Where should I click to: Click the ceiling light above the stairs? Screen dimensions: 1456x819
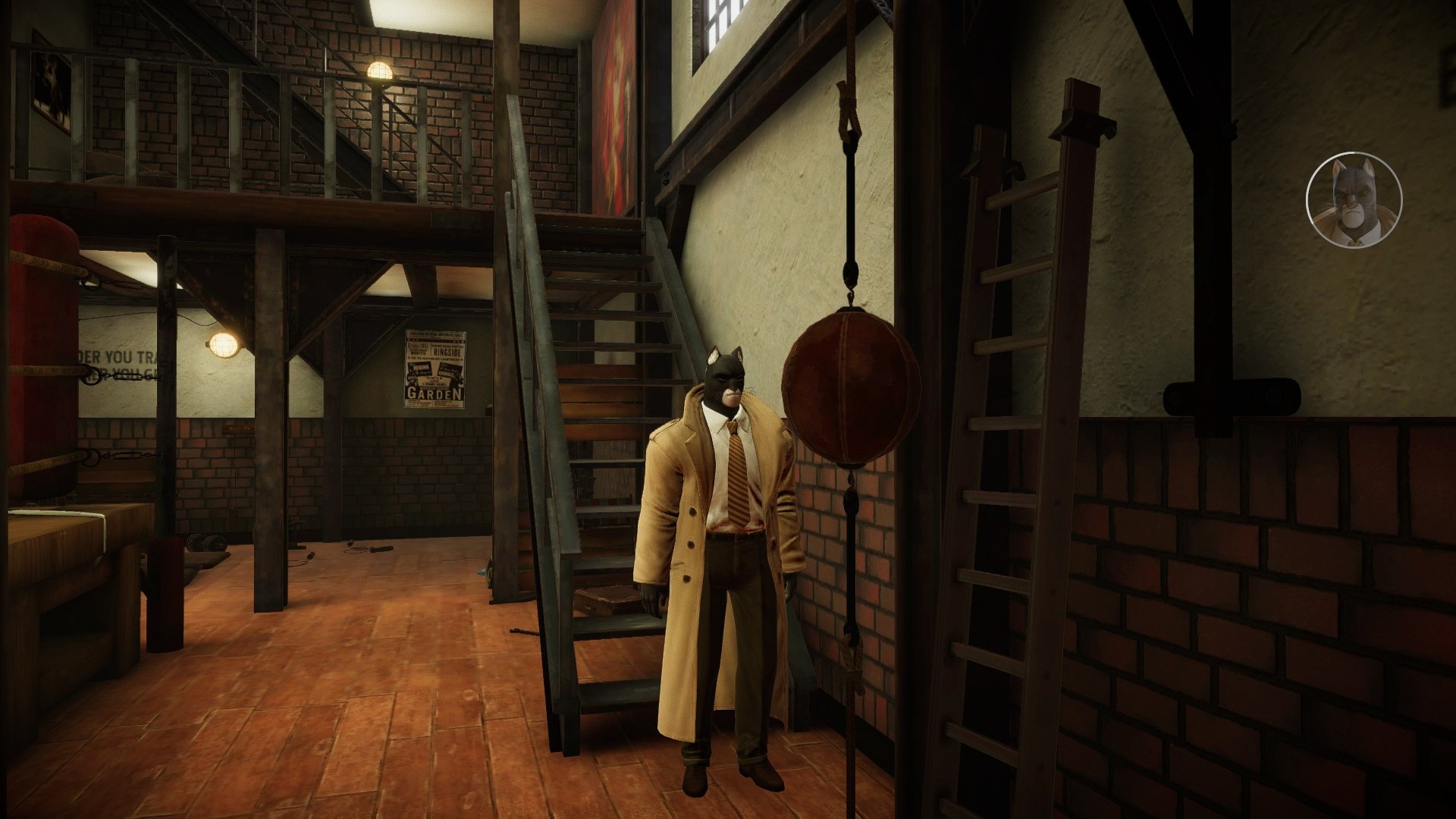click(381, 70)
